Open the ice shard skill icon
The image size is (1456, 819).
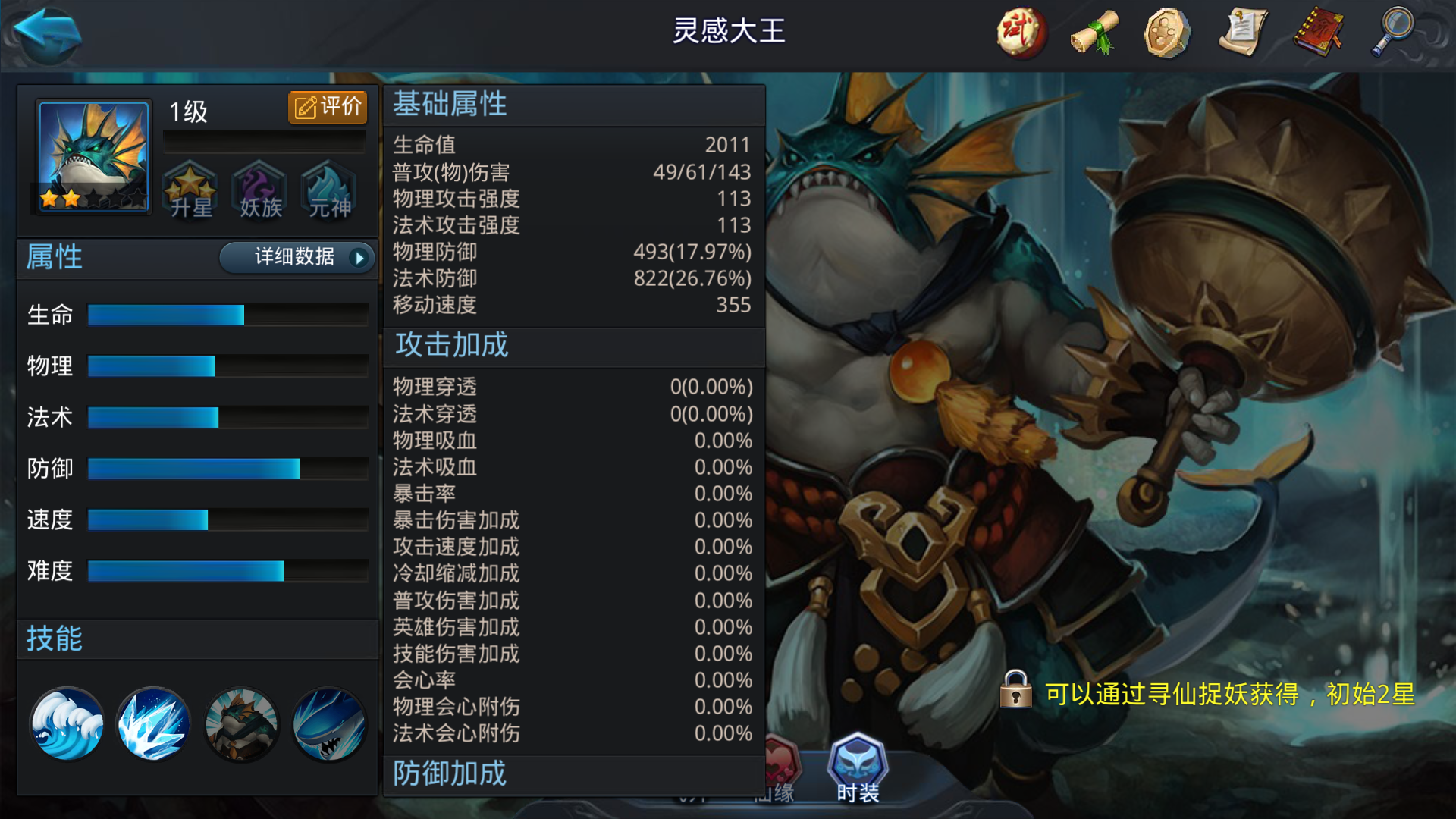[154, 724]
